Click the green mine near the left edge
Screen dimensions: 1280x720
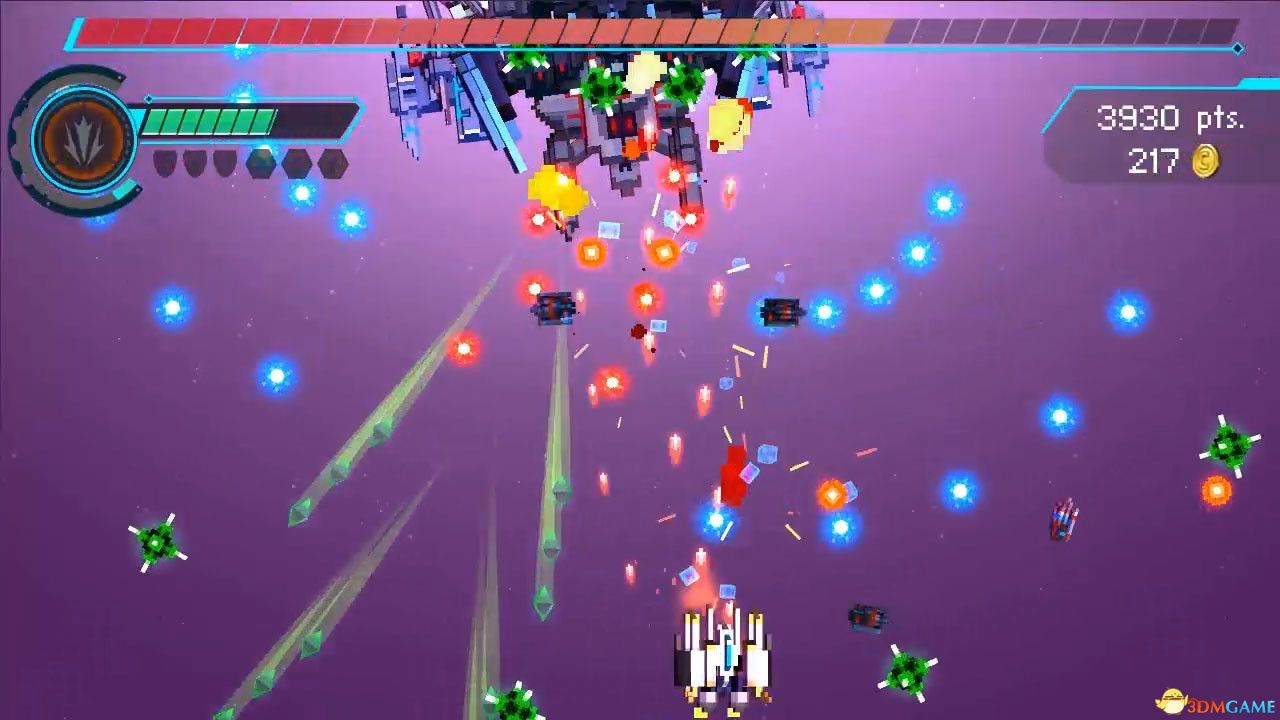pos(155,545)
